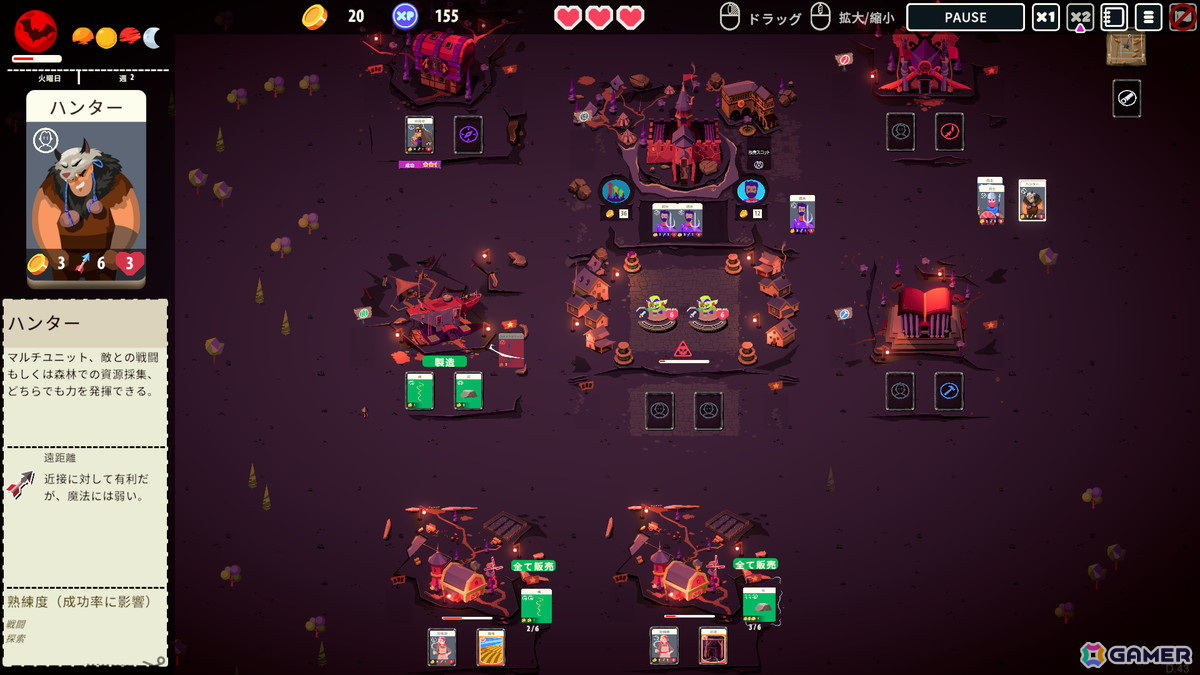The image size is (1200, 675).
Task: Select the wheat field card
Action: pyautogui.click(x=490, y=646)
